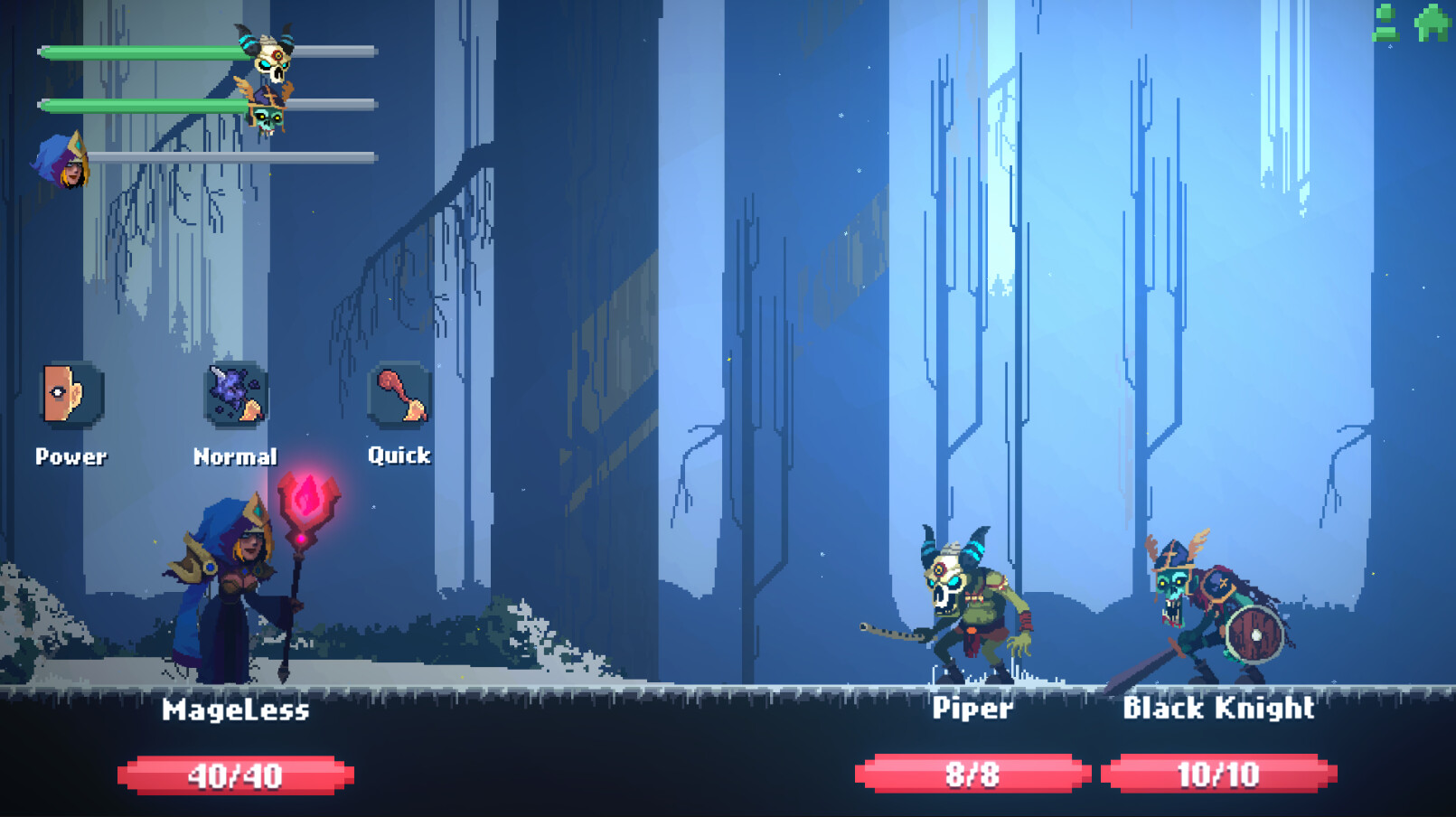
Task: Expand Piper's health display
Action: (972, 774)
